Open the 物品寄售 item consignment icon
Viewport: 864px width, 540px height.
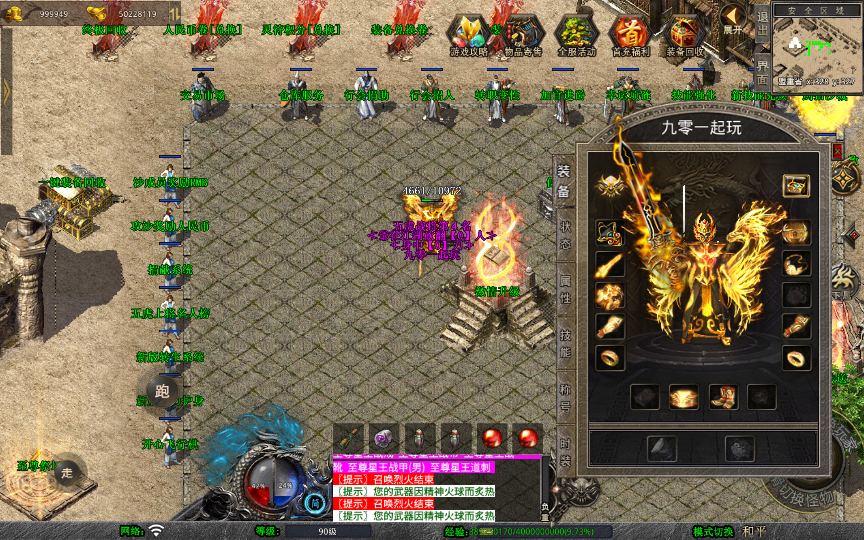click(524, 34)
